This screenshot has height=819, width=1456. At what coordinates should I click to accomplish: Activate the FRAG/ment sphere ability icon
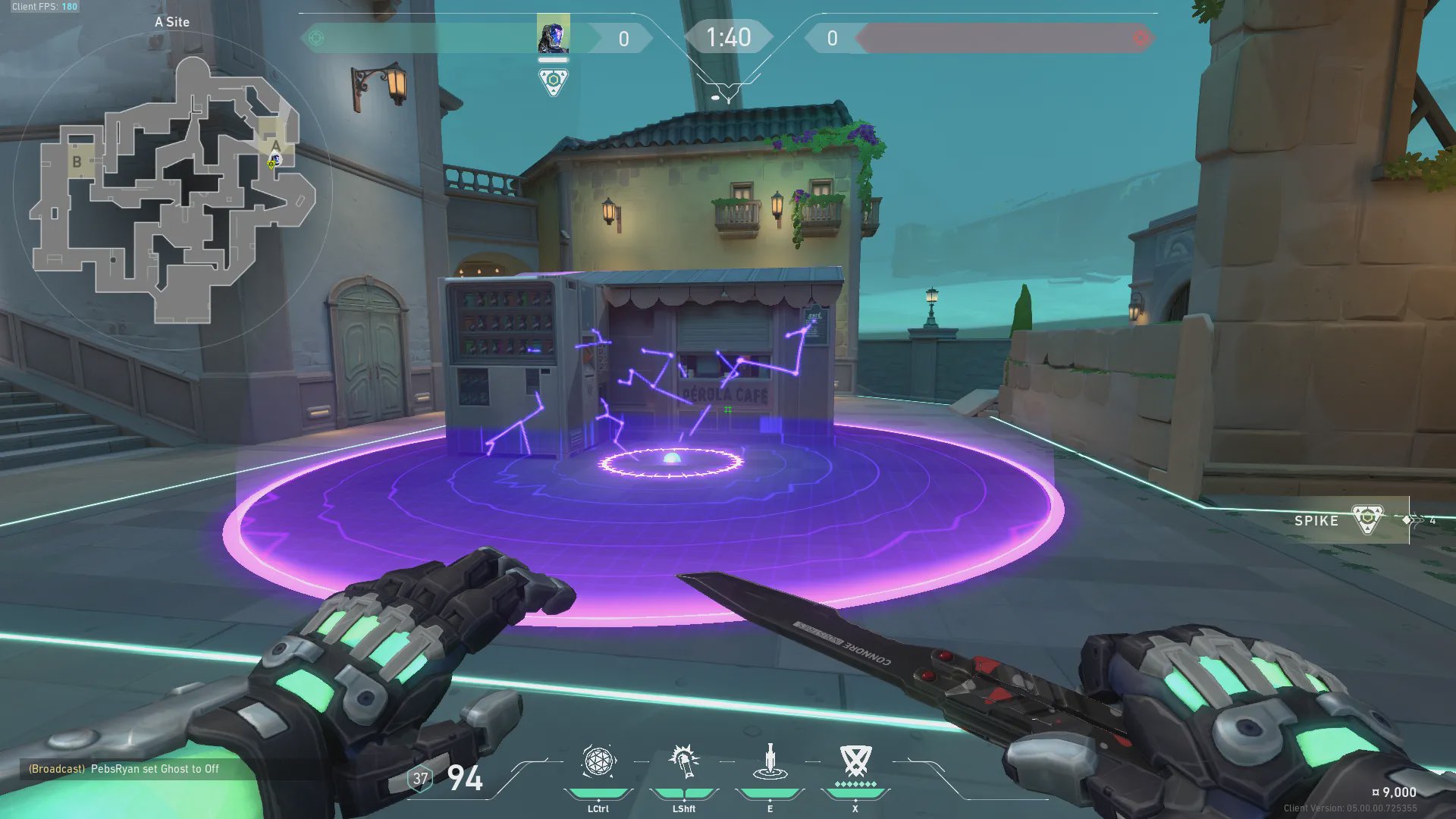pos(598,762)
